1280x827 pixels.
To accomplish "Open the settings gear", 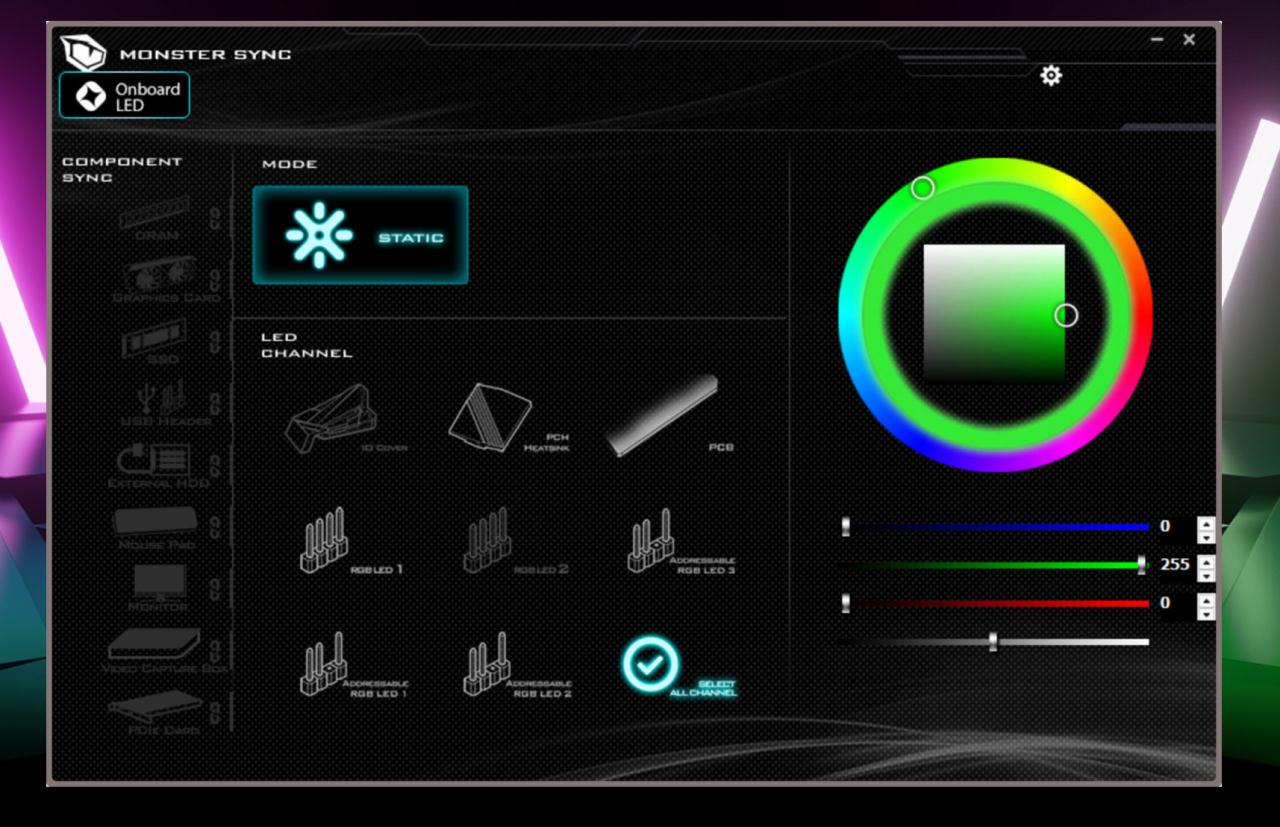I will (1049, 76).
